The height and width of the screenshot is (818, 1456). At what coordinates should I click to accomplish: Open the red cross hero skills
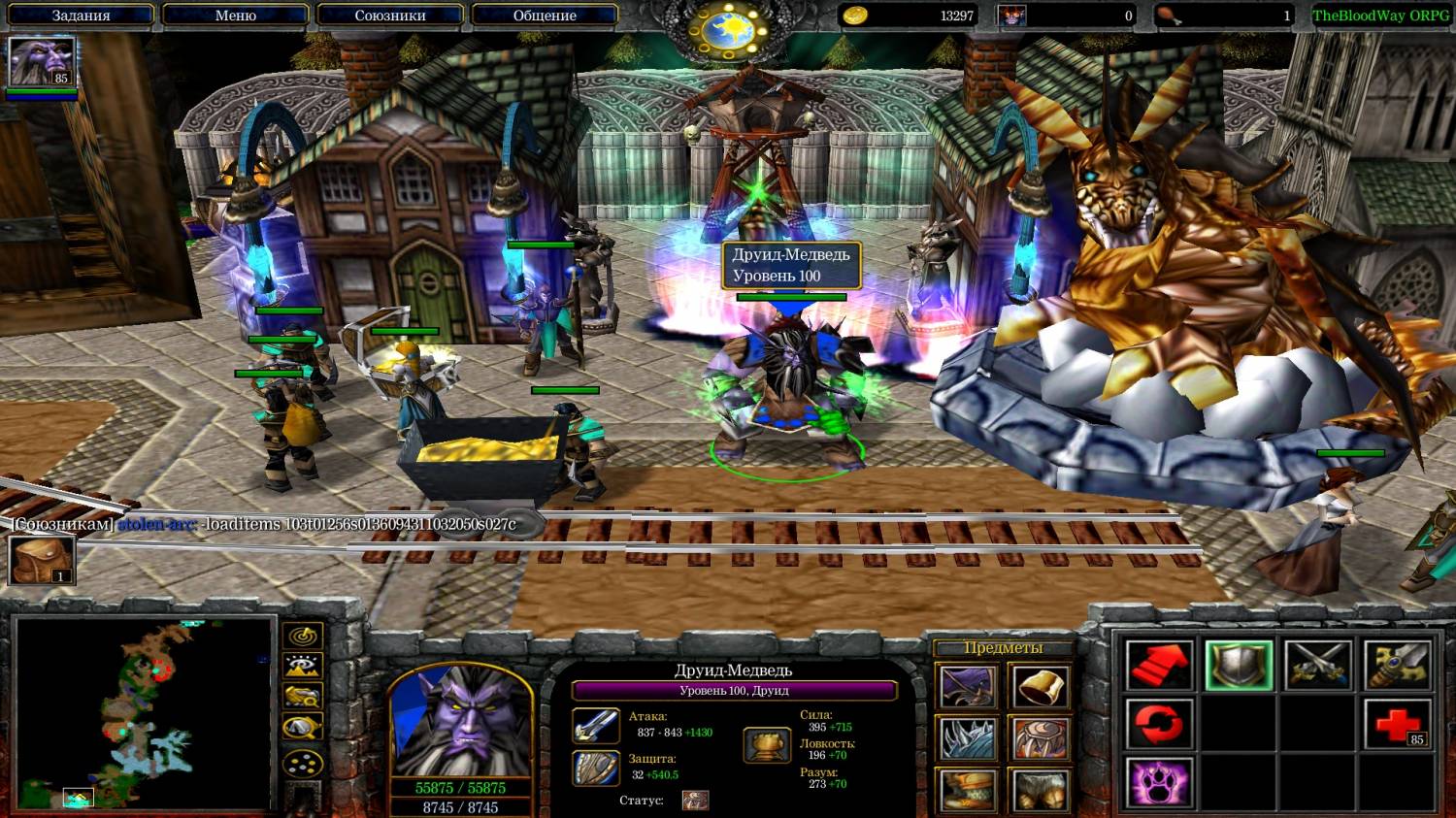coord(1398,725)
